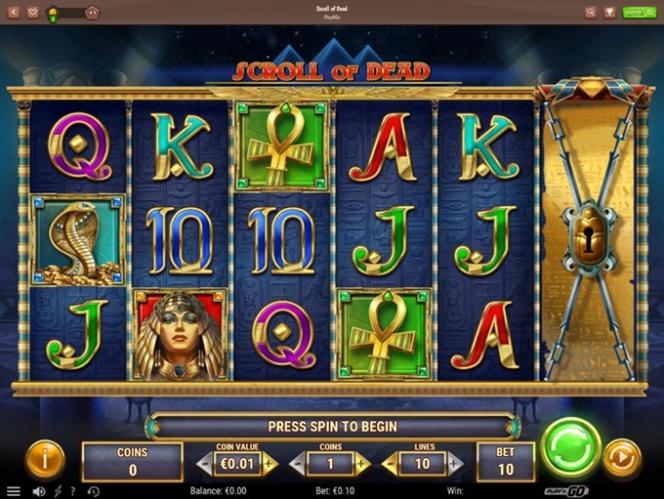Increase the coin value
Image resolution: width=664 pixels, height=499 pixels.
[269, 464]
